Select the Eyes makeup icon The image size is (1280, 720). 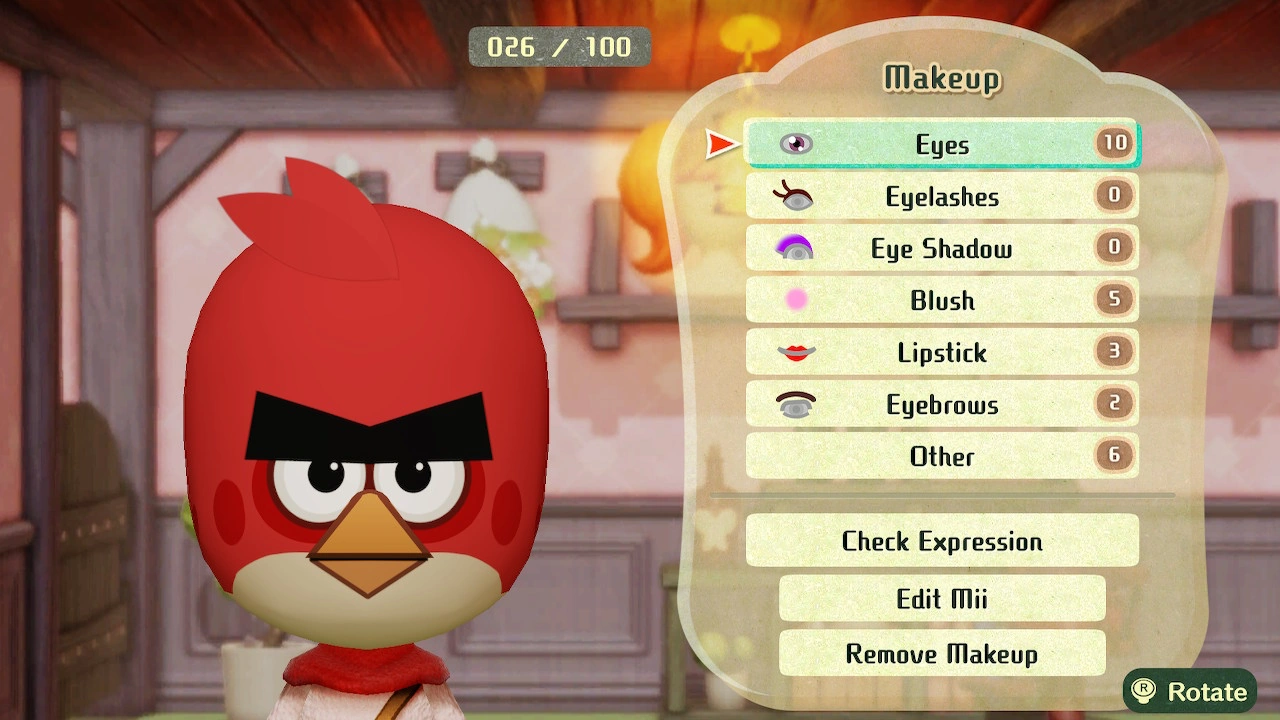click(x=793, y=144)
